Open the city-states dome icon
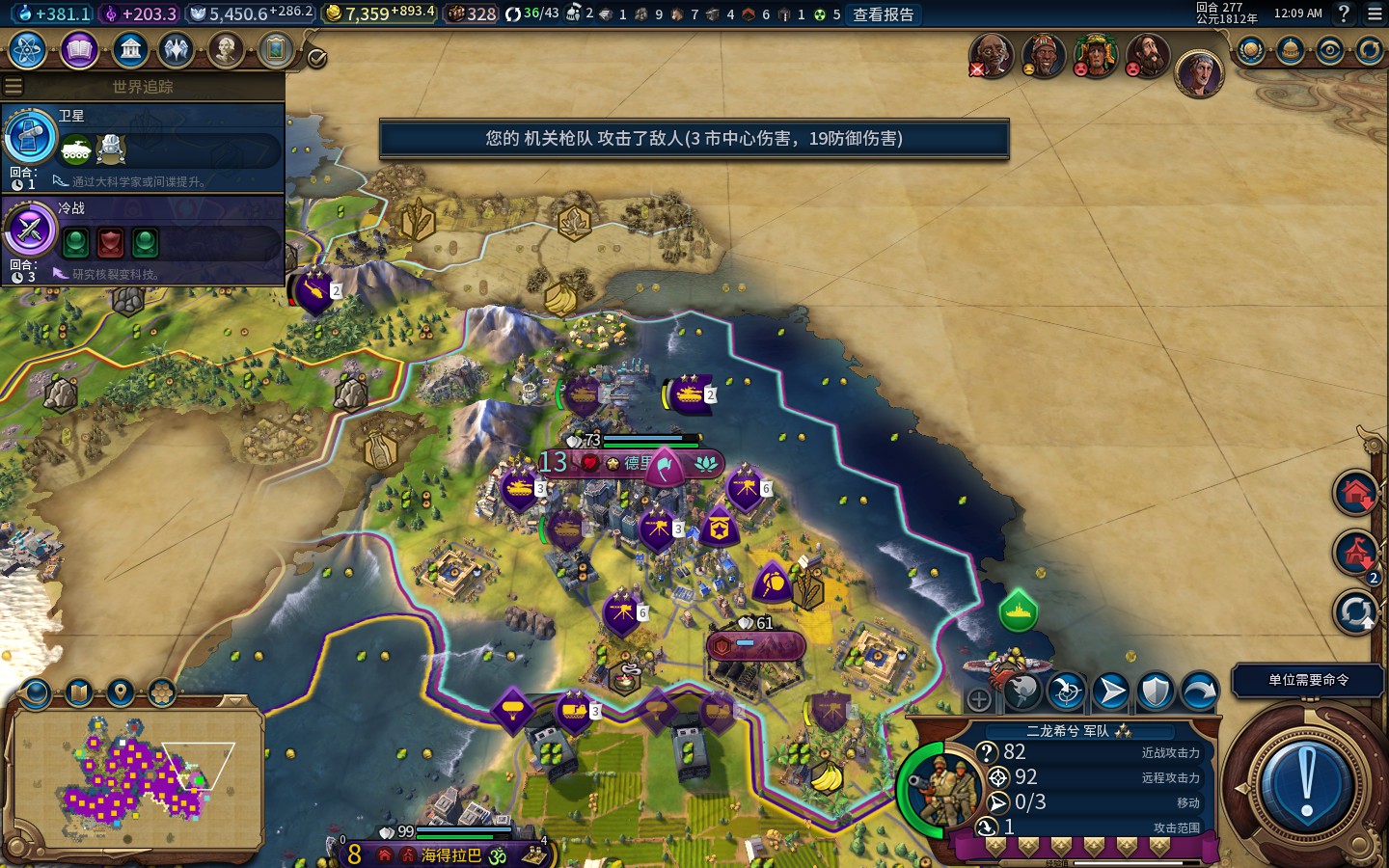This screenshot has width=1389, height=868. (x=1291, y=50)
